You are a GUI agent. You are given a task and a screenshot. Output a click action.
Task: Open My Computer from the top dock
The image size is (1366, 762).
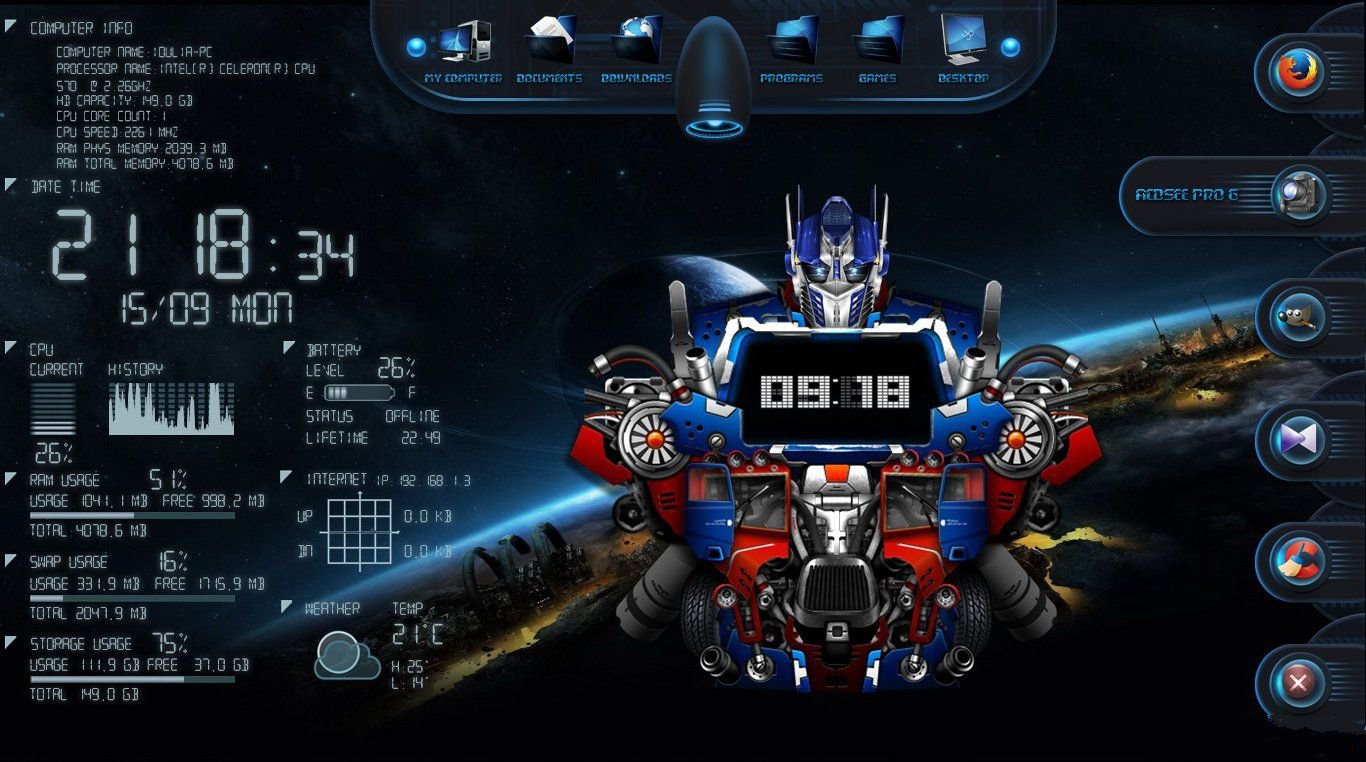point(464,45)
